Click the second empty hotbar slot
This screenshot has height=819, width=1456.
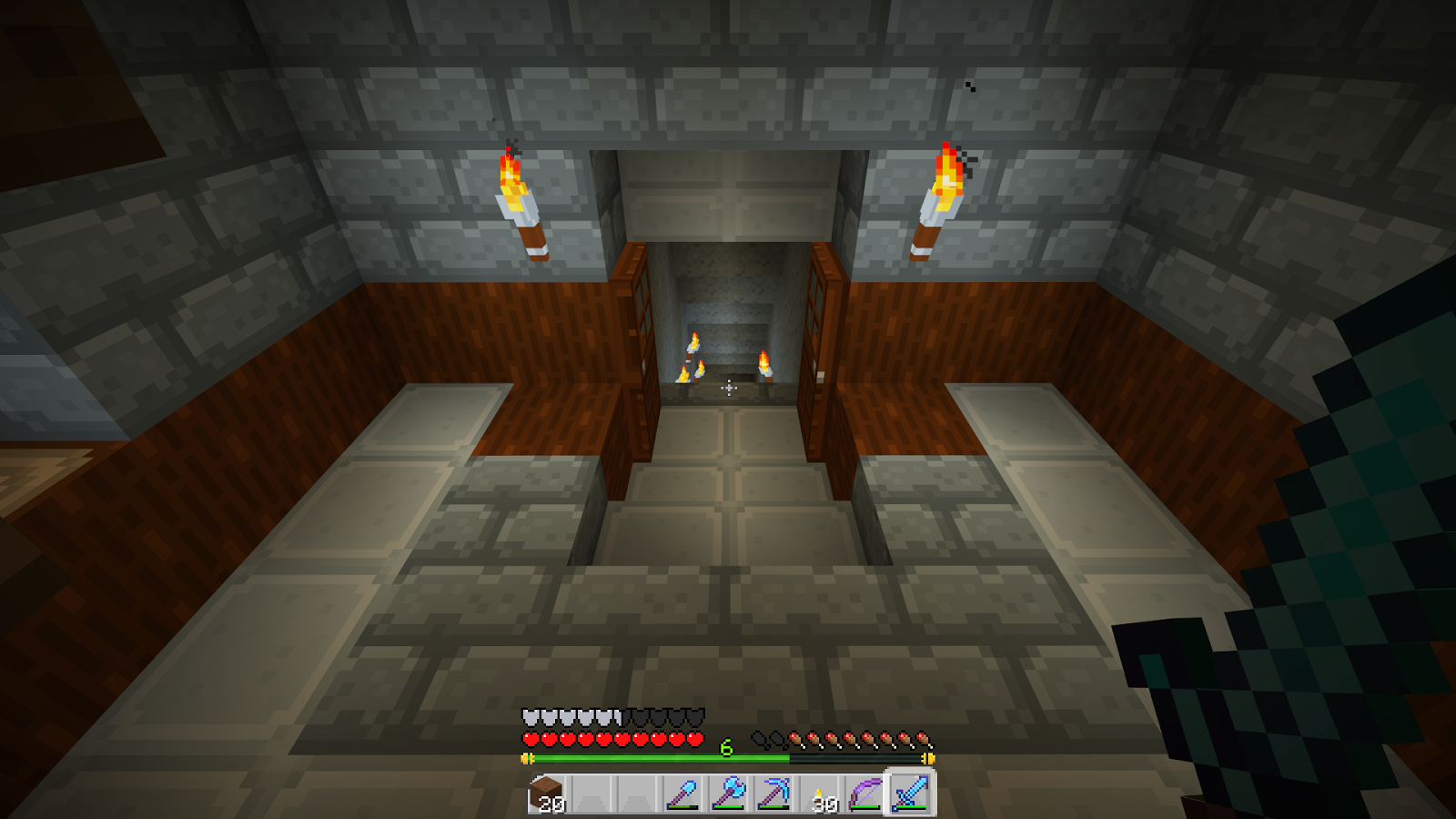[637, 793]
